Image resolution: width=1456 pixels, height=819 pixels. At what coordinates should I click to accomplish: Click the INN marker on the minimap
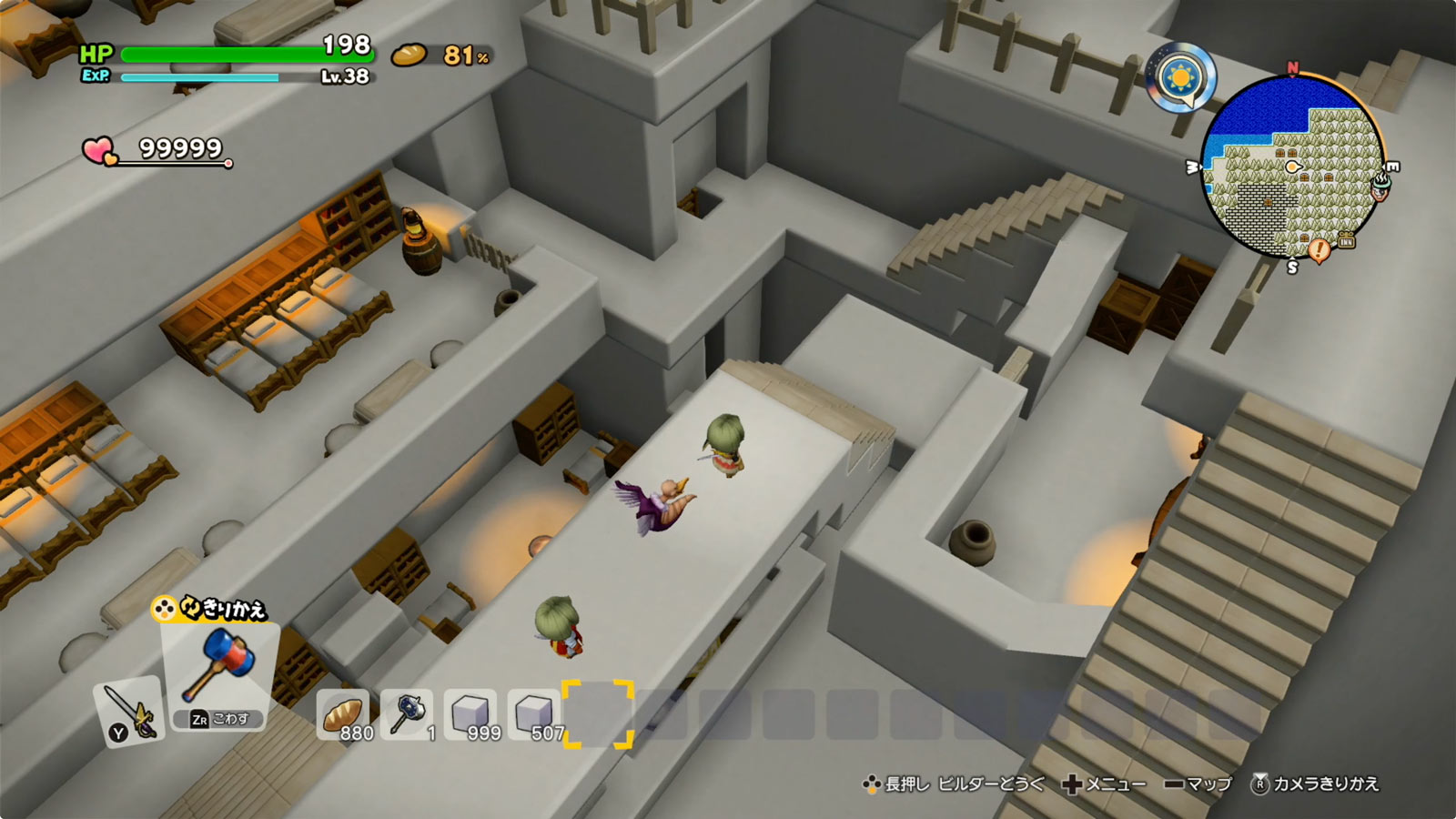pos(1346,242)
